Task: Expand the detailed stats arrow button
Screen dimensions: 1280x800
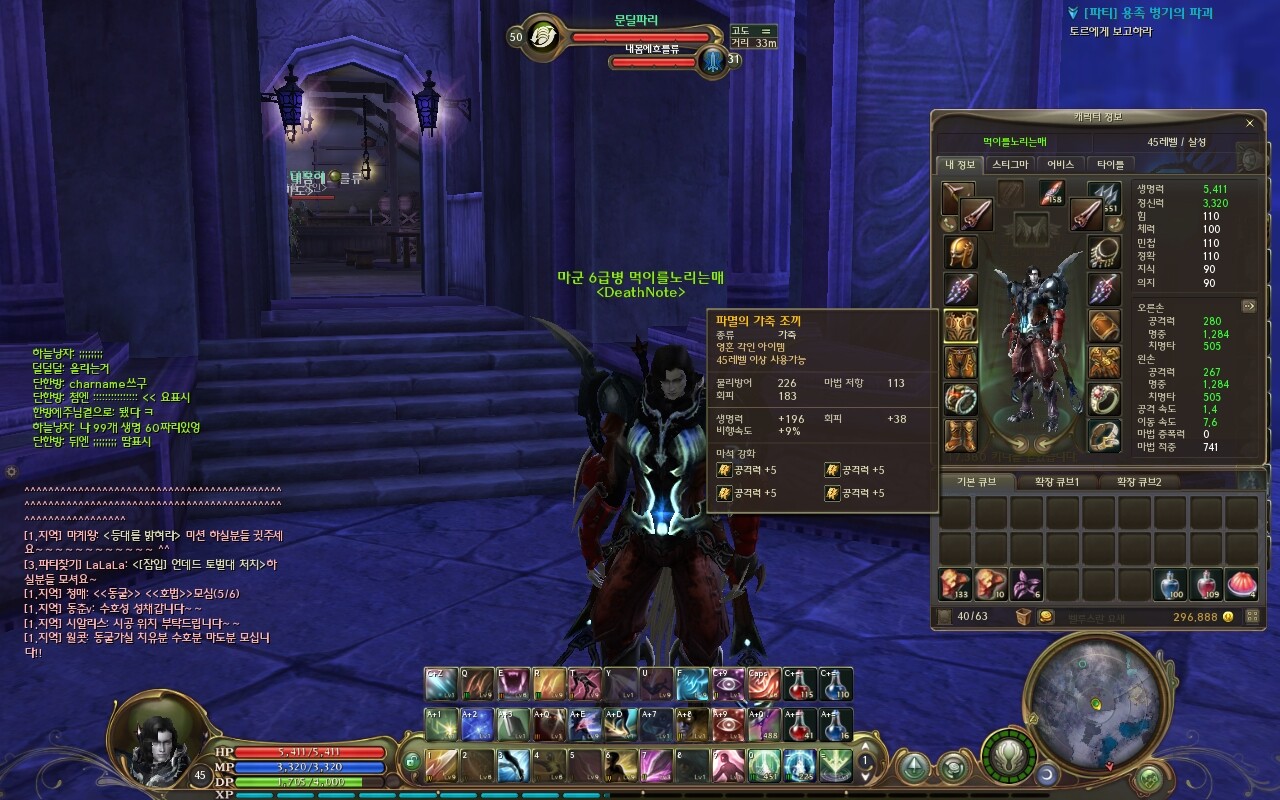Action: click(x=1248, y=306)
